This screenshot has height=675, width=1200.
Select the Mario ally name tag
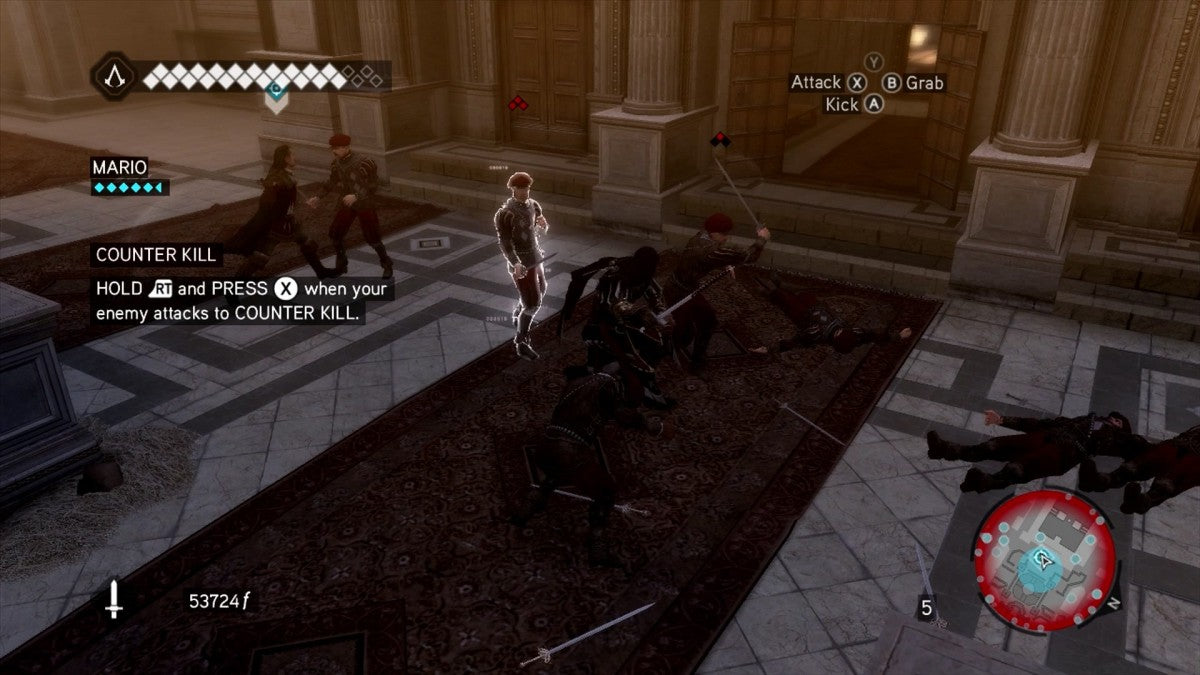tap(119, 167)
